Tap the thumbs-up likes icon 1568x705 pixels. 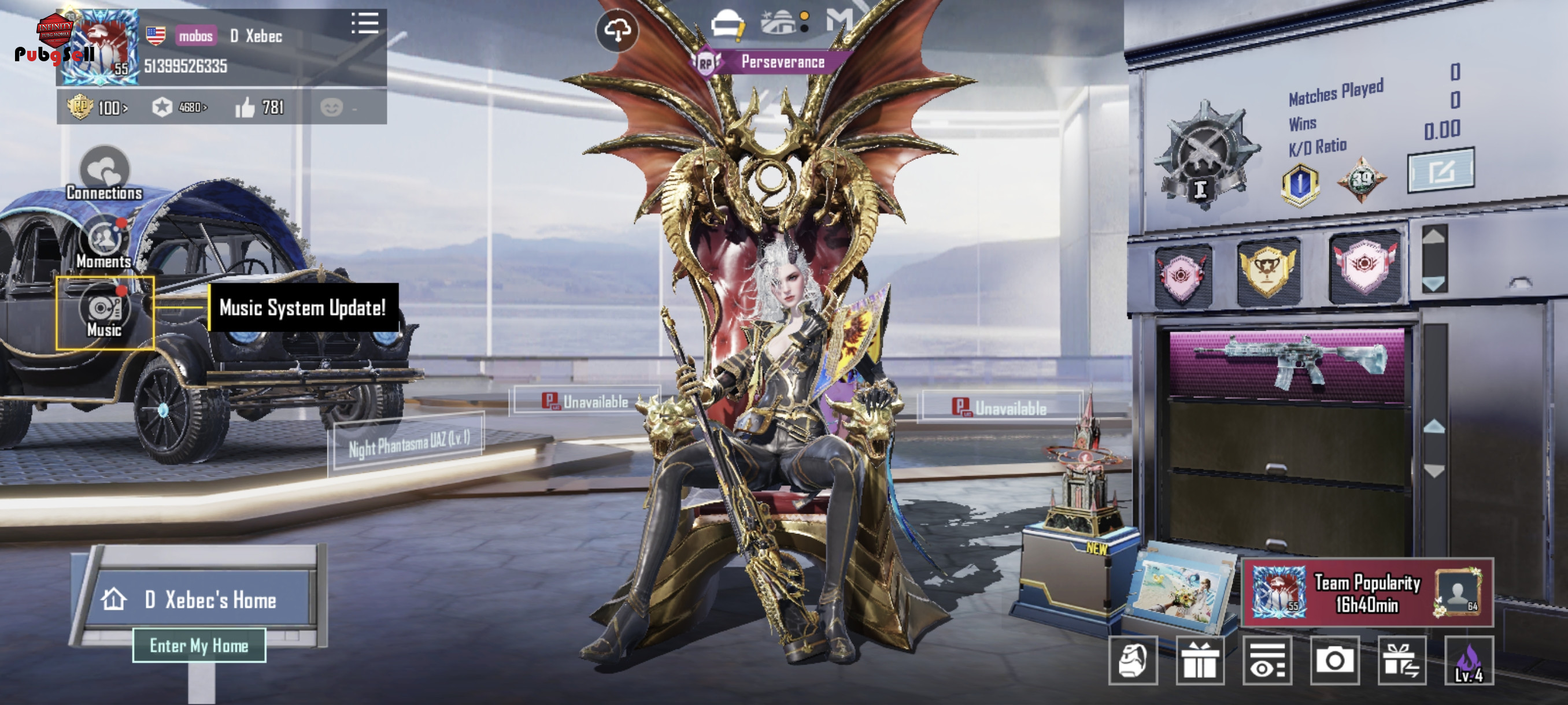[x=245, y=107]
